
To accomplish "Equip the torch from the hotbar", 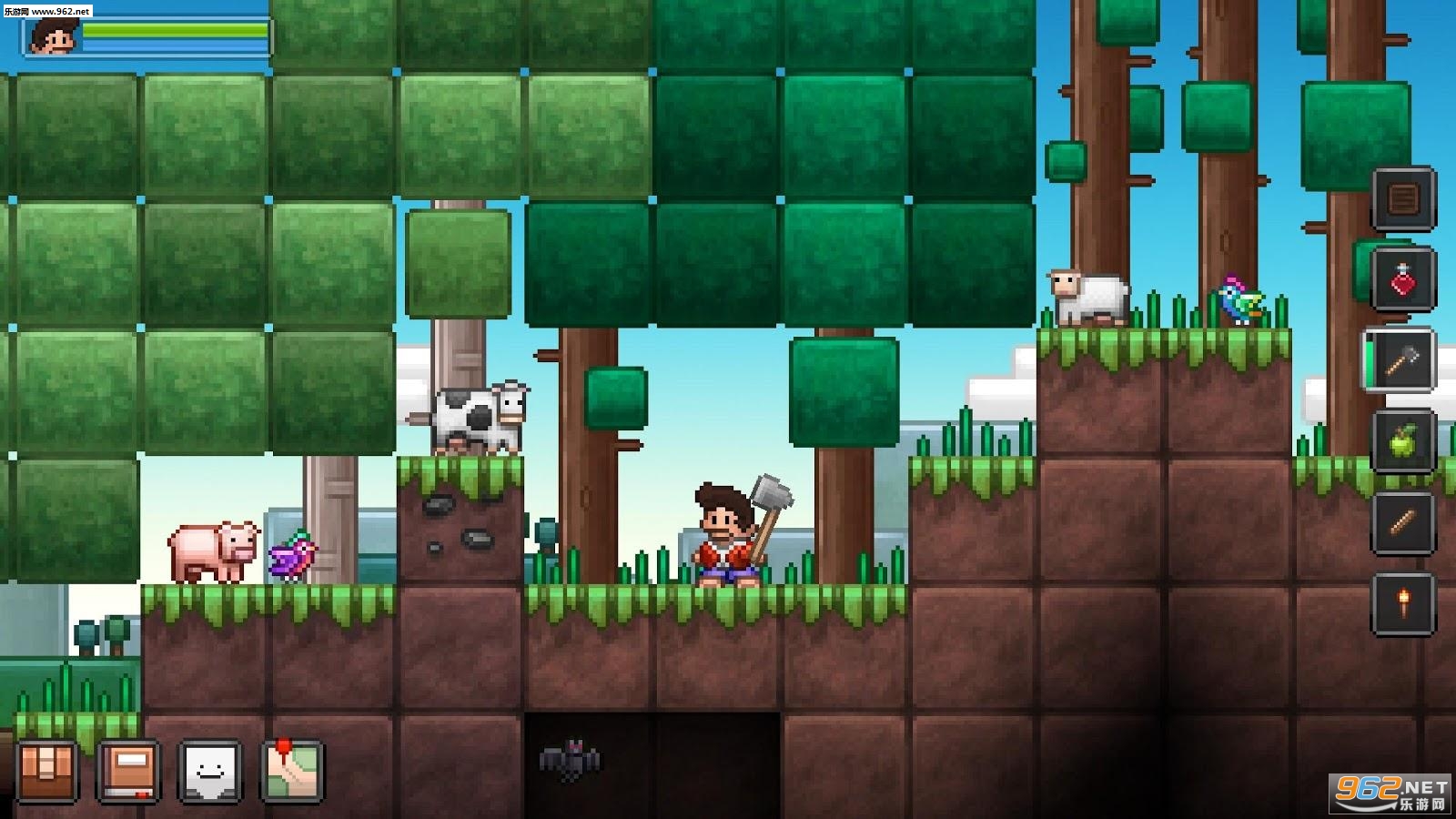I will point(1402,602).
